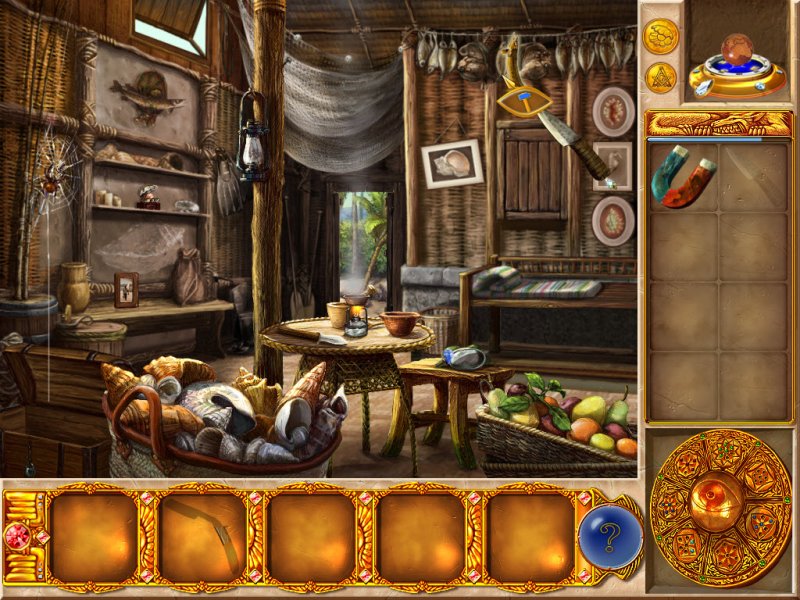Screen dimensions: 800x600
Task: Click the carved golden dragon inventory header
Action: [x=719, y=124]
